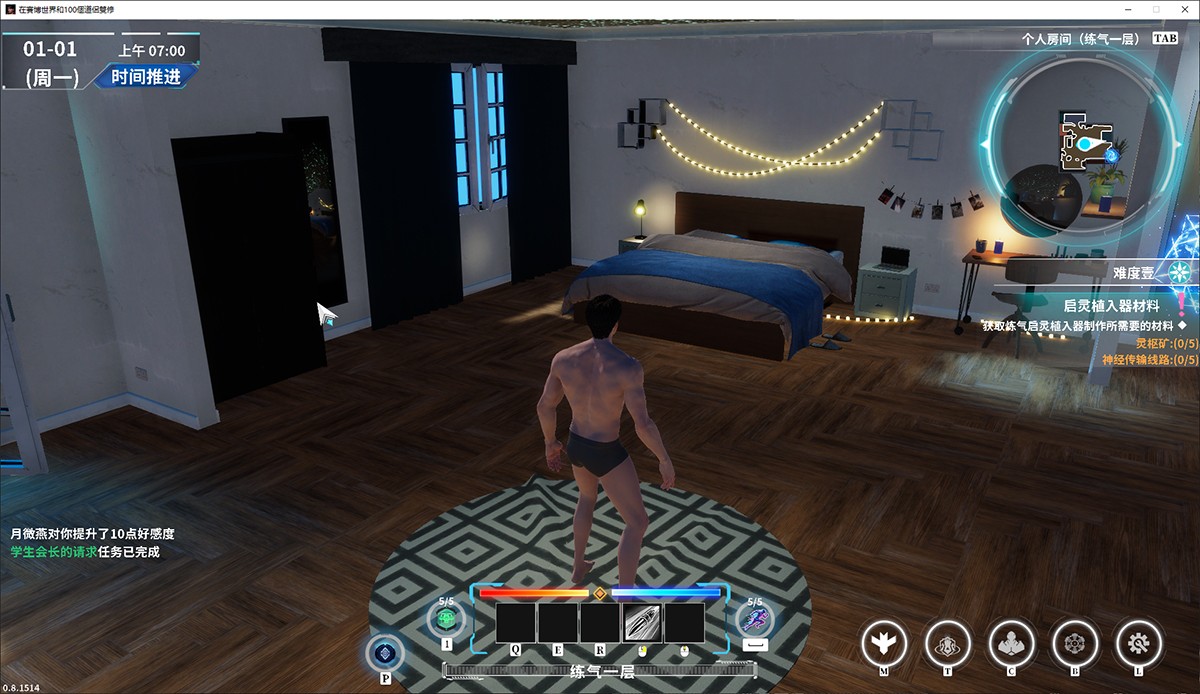This screenshot has width=1200, height=694.
Task: Open the 启灵植入器材料 quest tracker
Action: click(1110, 305)
